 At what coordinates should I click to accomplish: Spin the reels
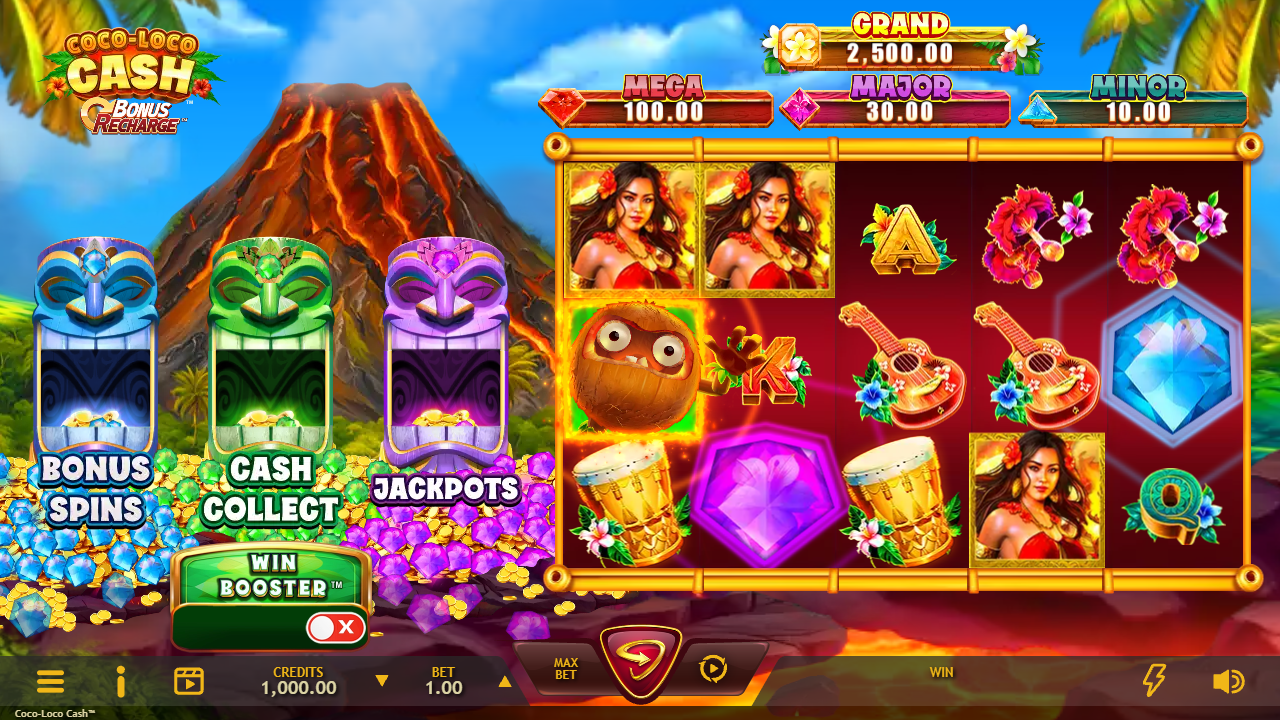click(641, 661)
